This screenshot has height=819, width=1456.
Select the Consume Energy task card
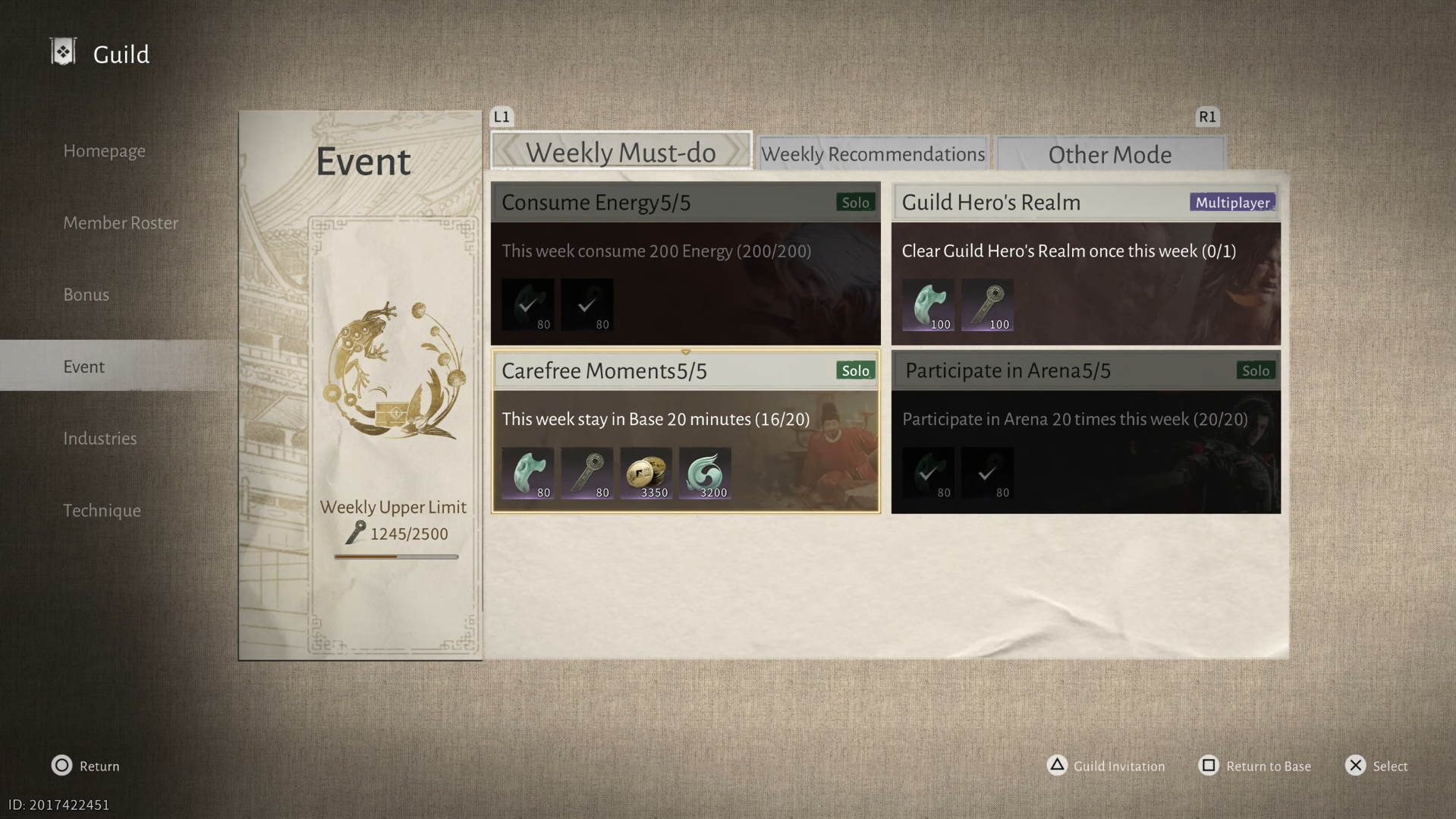685,263
